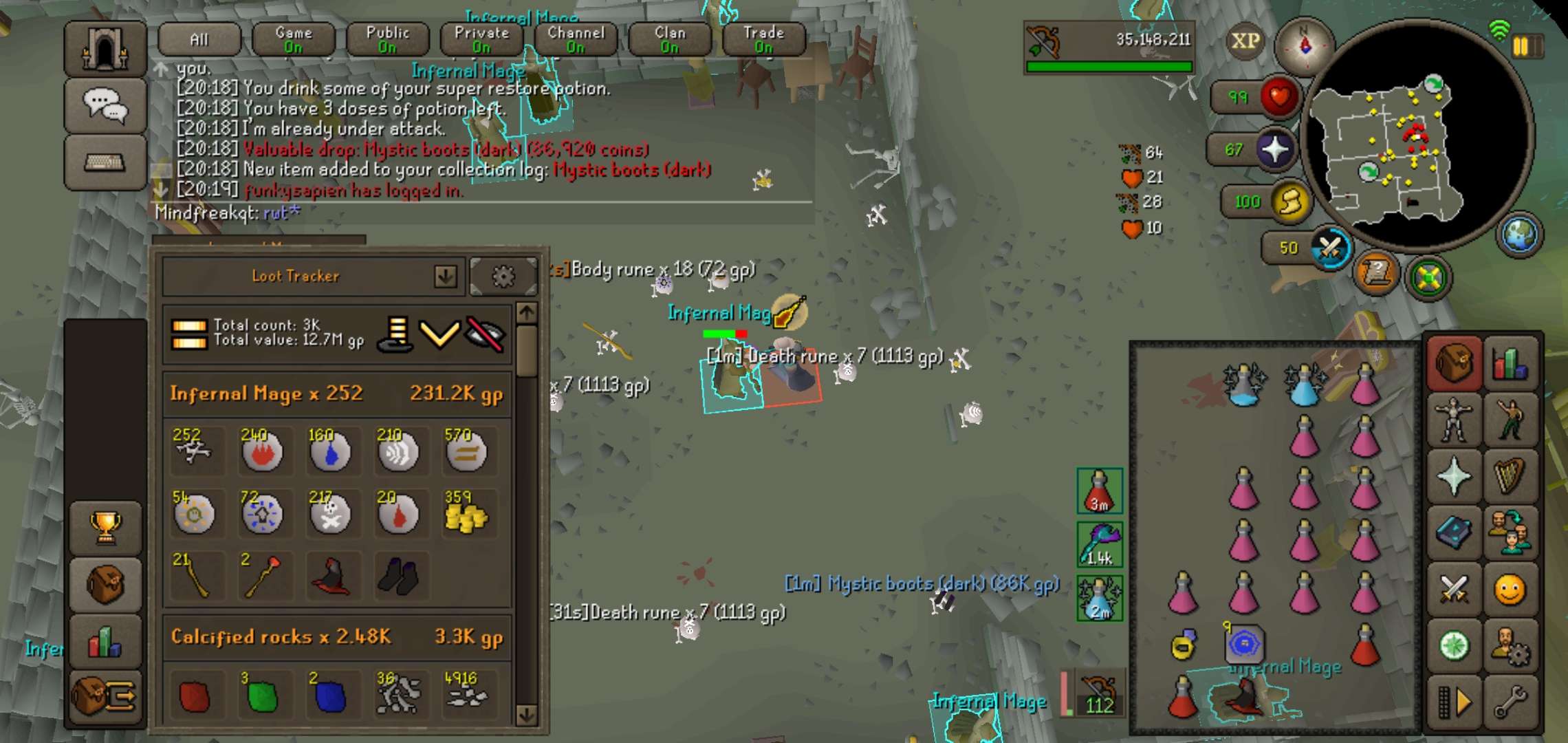
Task: Open the wrench settings tab
Action: (1510, 702)
